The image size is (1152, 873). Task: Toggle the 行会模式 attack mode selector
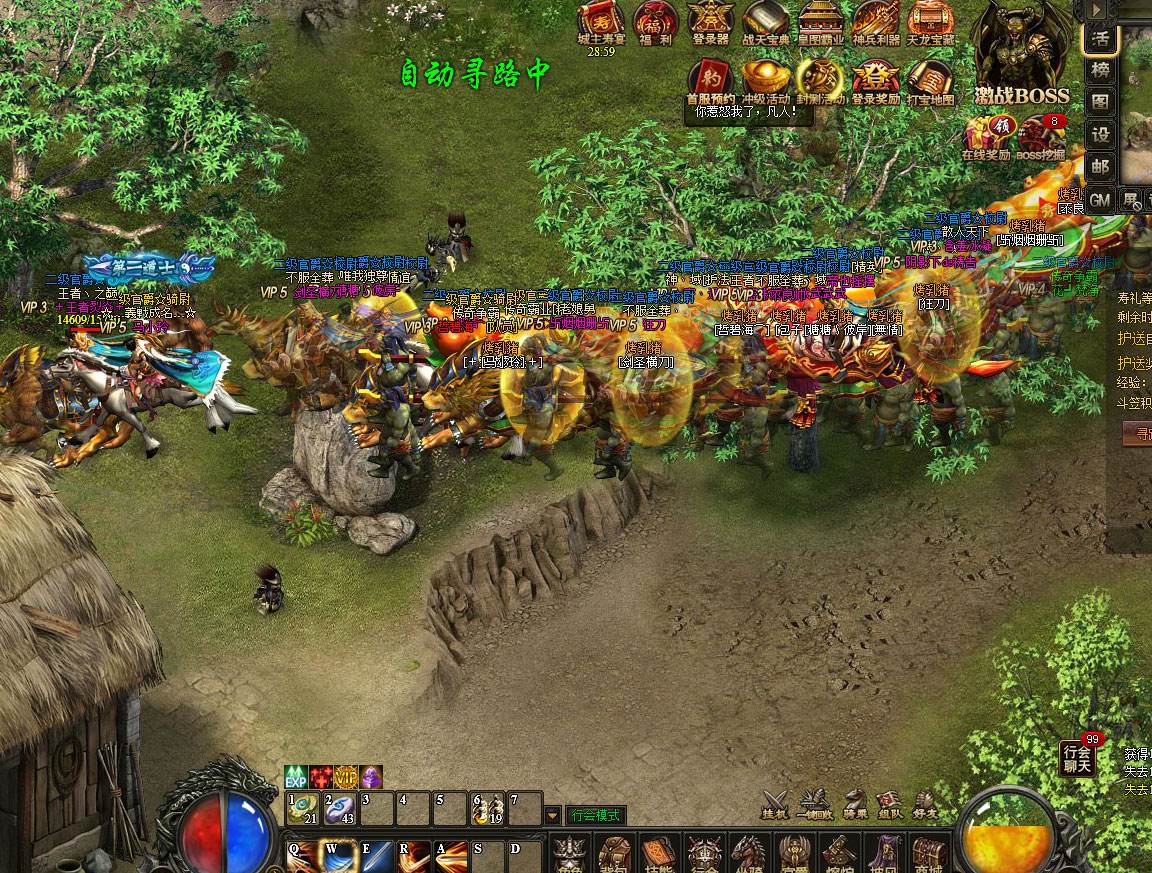[597, 815]
